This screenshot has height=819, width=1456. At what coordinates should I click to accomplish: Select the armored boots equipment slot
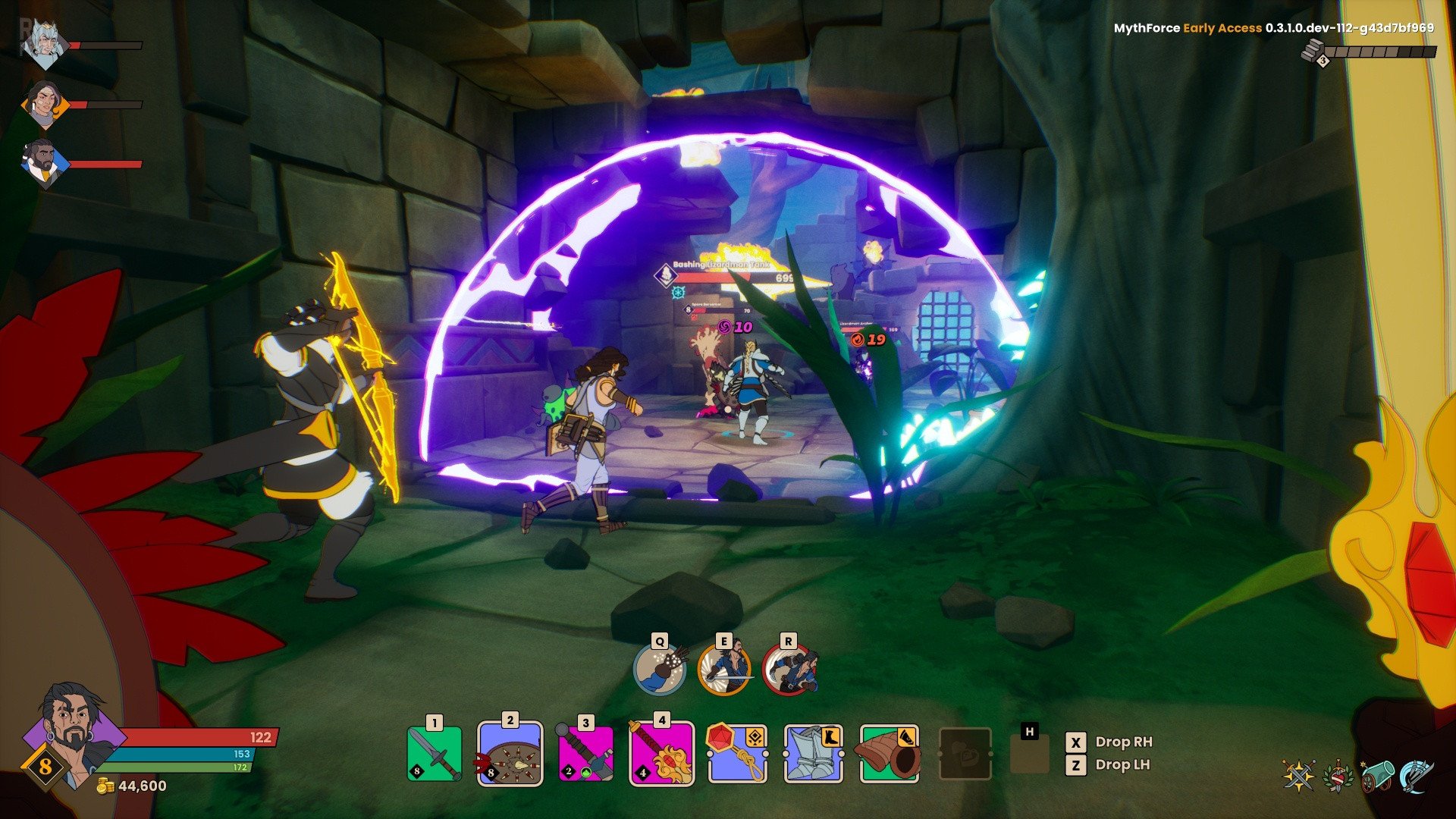(x=813, y=754)
